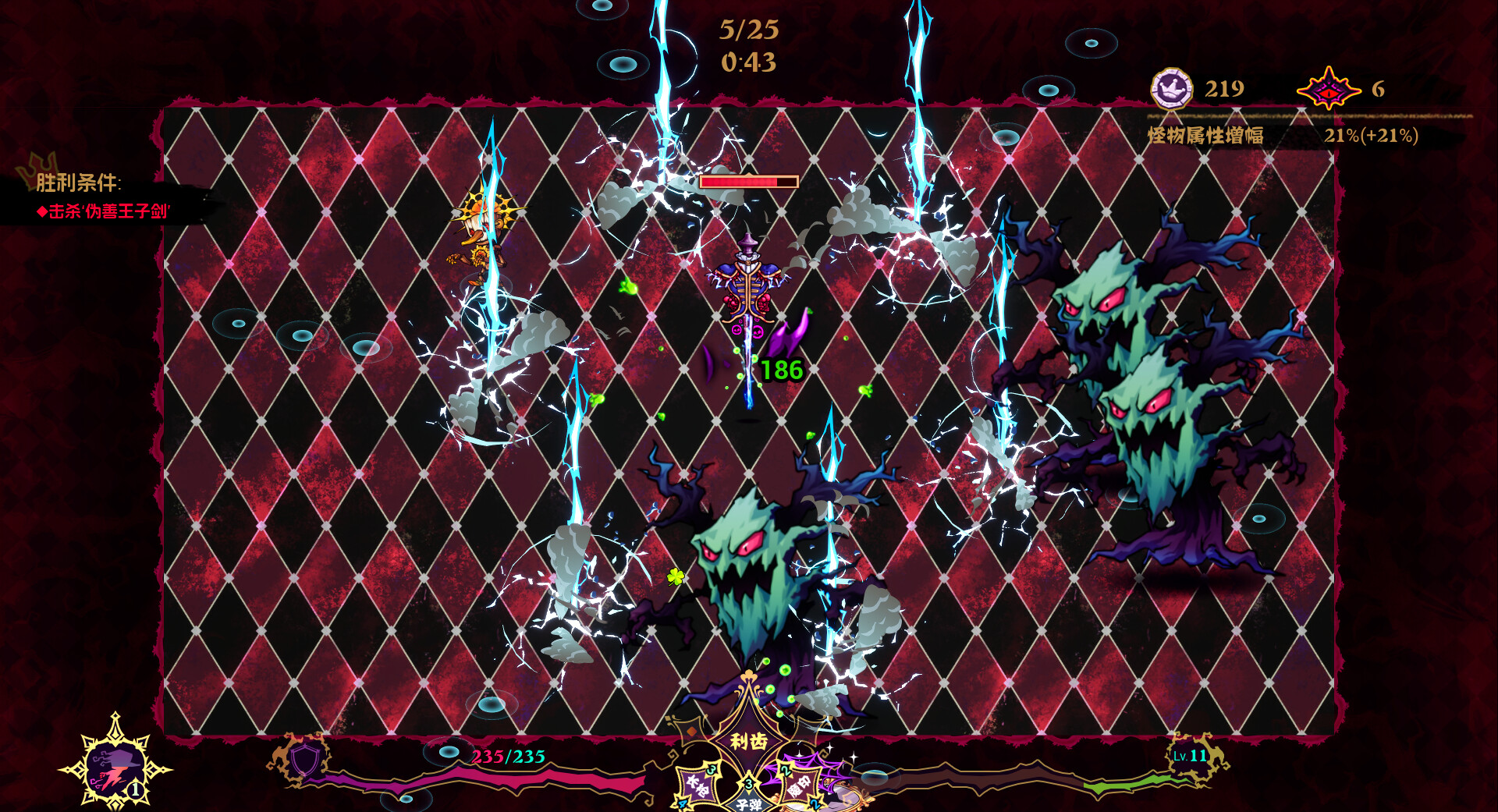Click the orange diamond marker above the spear skill
The width and height of the screenshot is (1498, 812).
[x=691, y=730]
